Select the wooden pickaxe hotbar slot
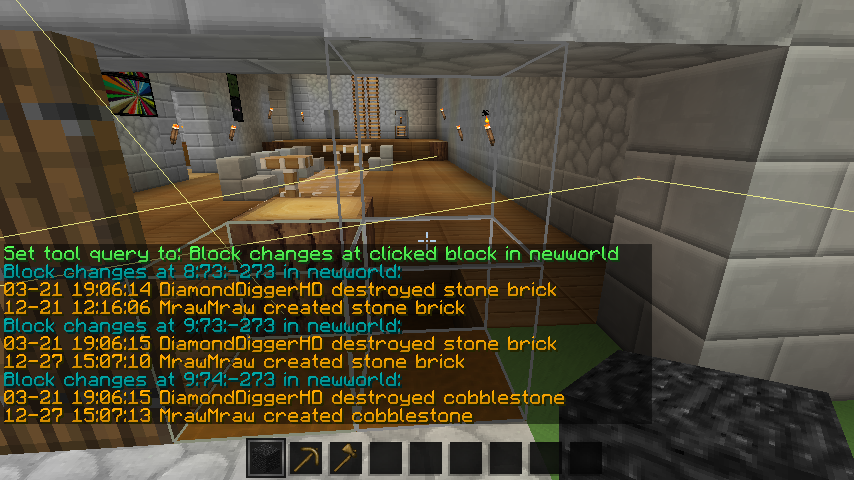Viewport: 854px width, 480px height. [x=306, y=459]
